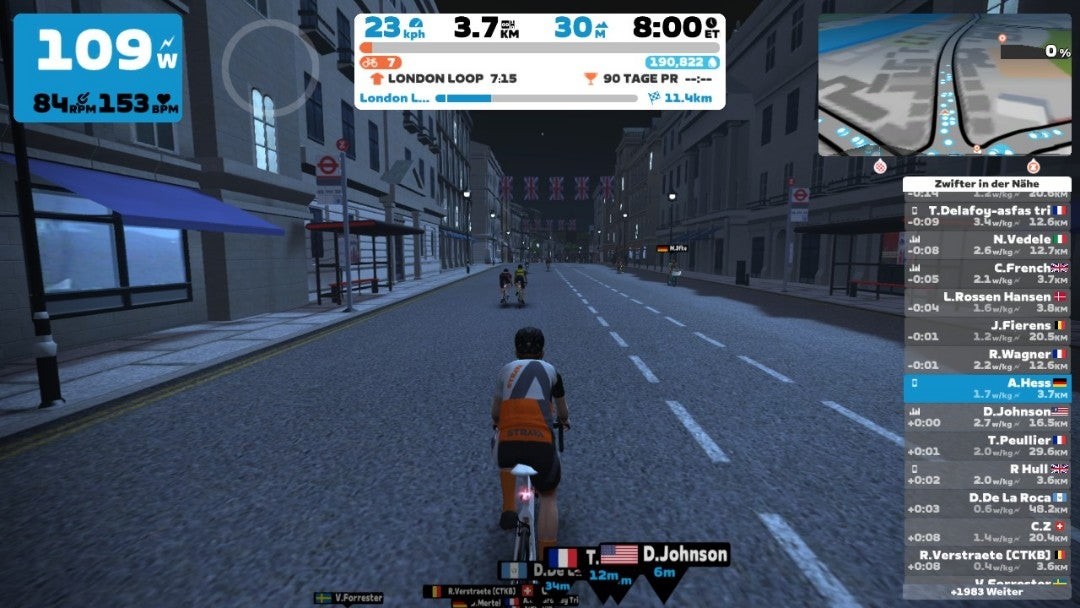Choose the T.Peullier rider row

[x=987, y=446]
